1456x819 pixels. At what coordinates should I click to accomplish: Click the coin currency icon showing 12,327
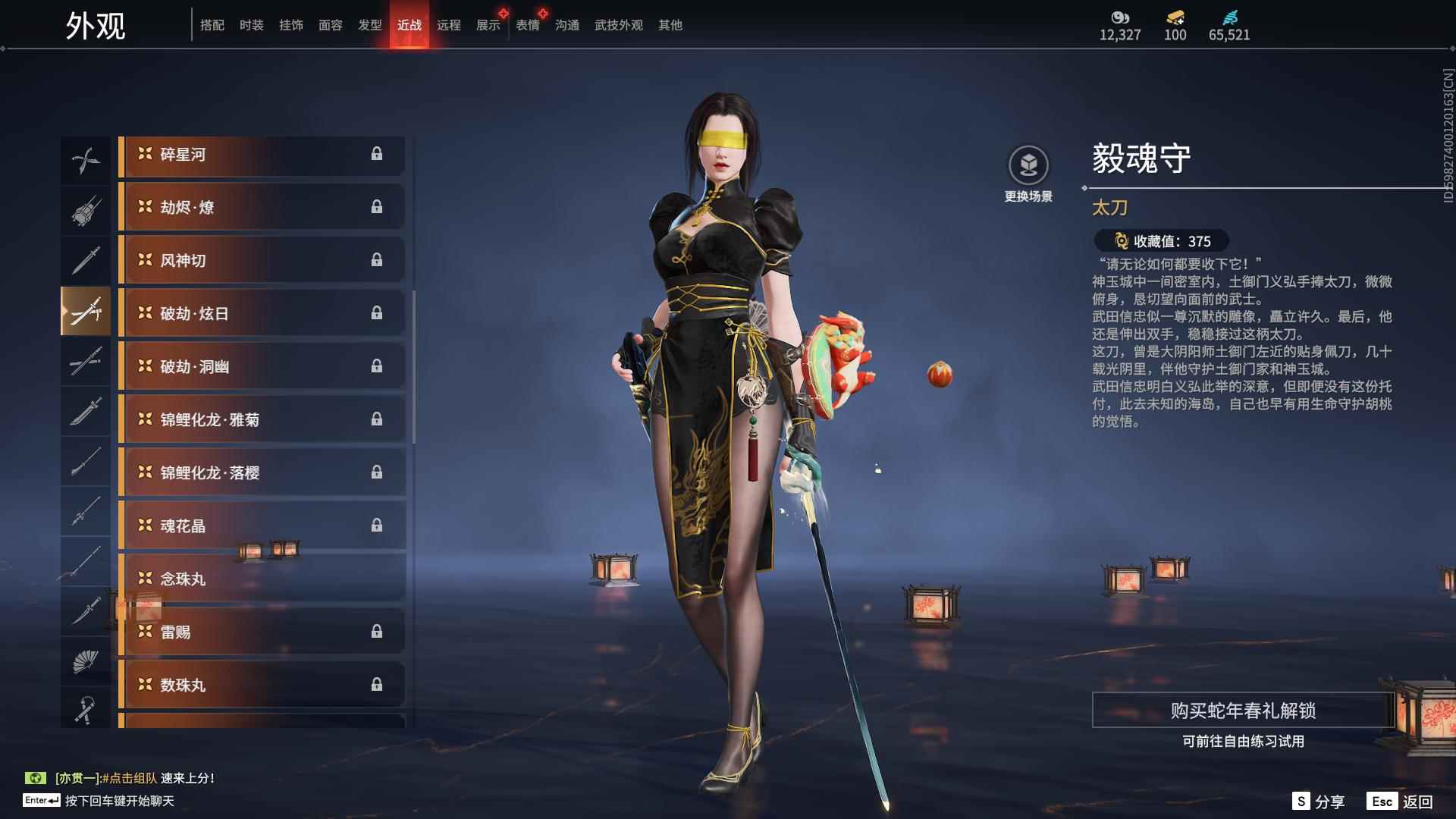coord(1120,17)
